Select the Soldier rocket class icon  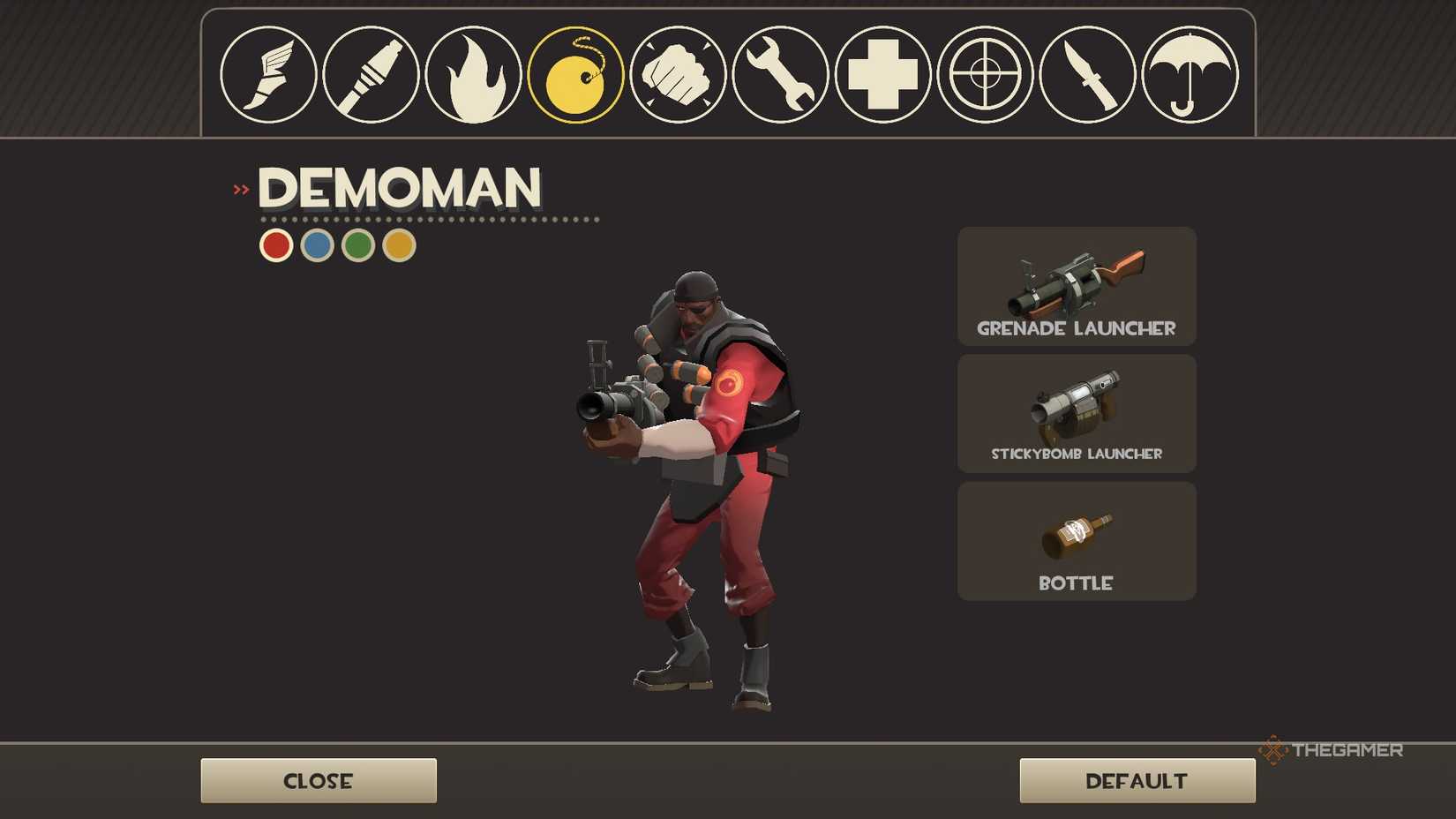tap(371, 75)
